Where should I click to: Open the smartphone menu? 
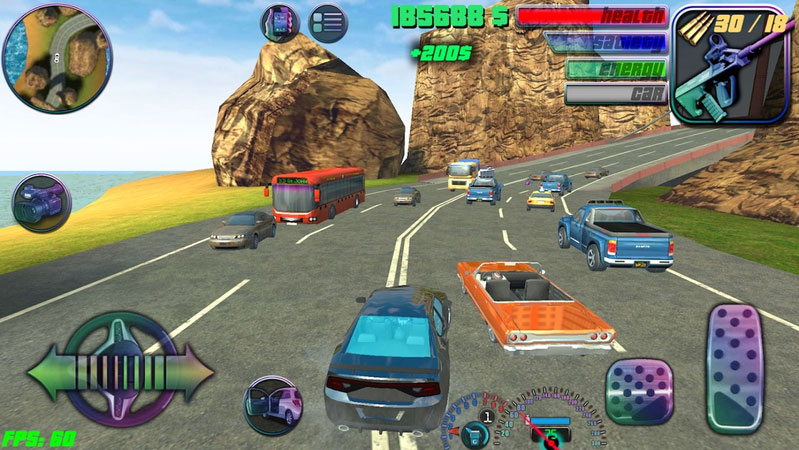pos(280,22)
